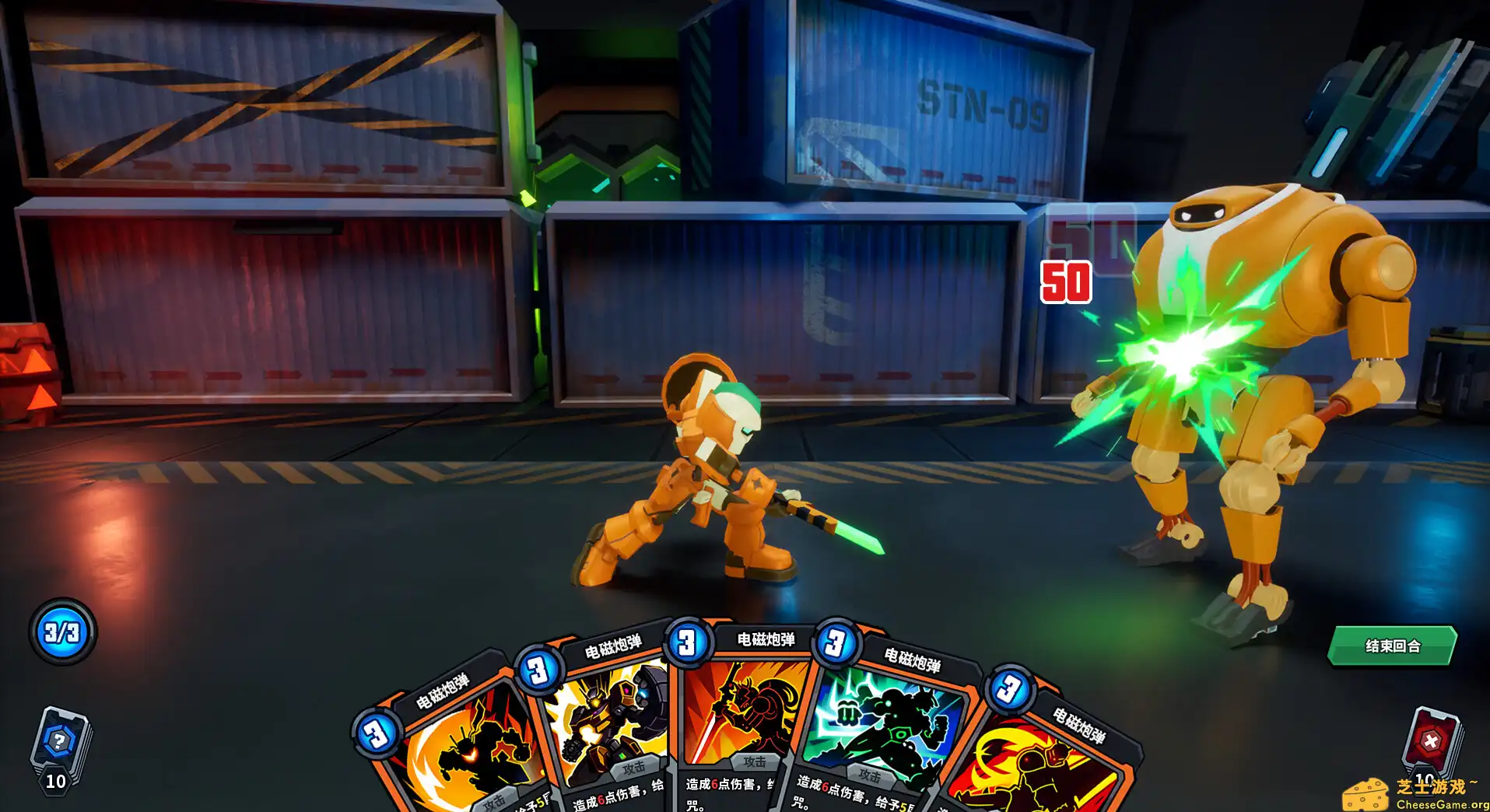This screenshot has width=1490, height=812.
Task: Click the green 结束回合 end turn button
Action: (x=1391, y=646)
